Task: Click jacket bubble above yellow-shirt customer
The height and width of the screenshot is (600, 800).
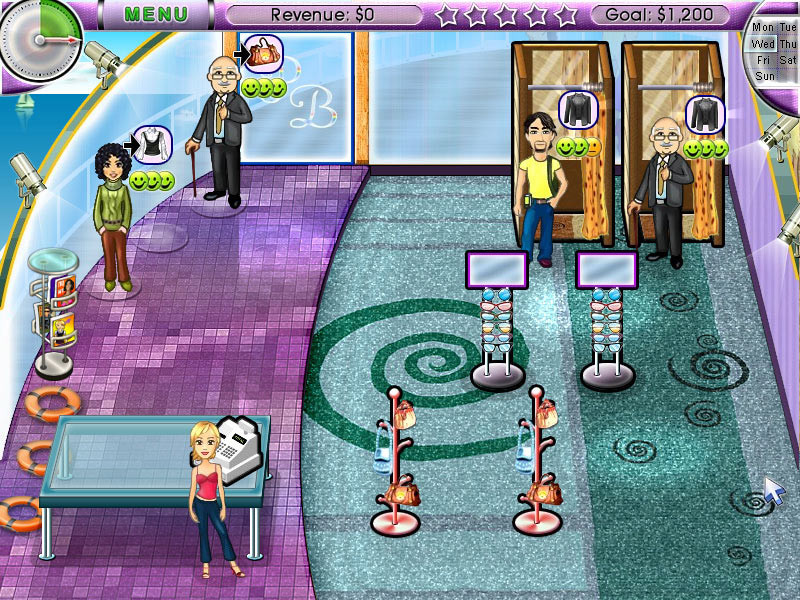Action: coord(577,110)
